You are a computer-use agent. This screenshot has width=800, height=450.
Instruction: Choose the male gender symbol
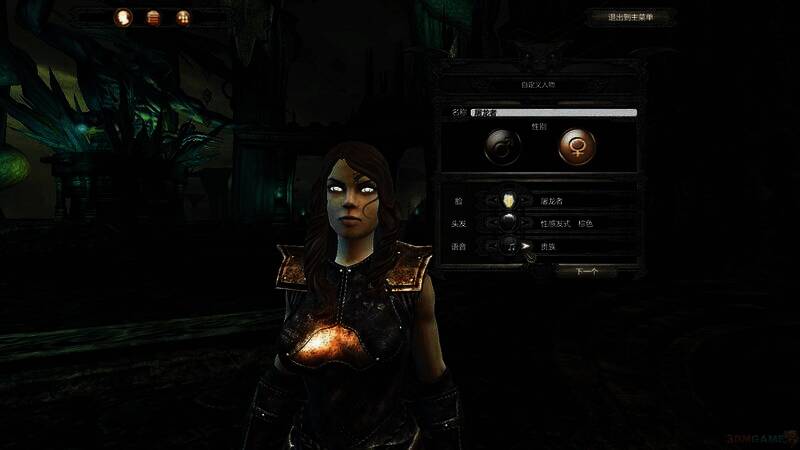coord(502,146)
